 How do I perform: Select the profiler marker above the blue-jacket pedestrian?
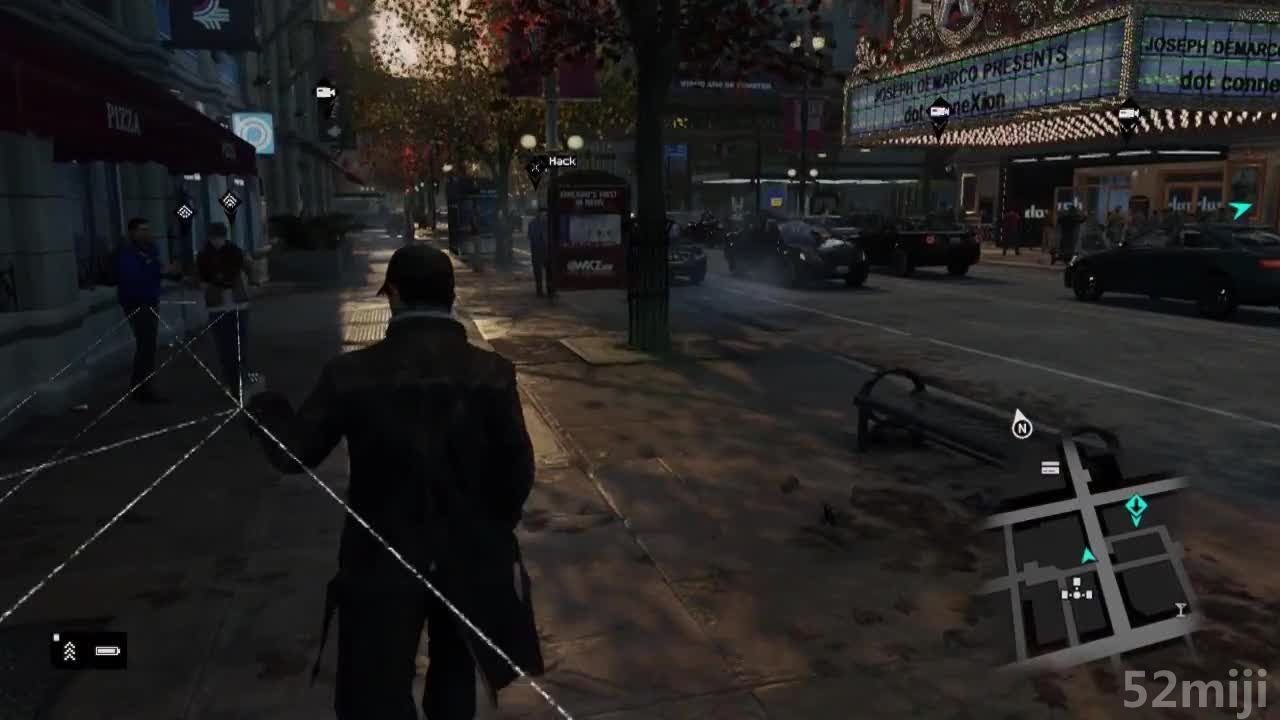[x=185, y=211]
